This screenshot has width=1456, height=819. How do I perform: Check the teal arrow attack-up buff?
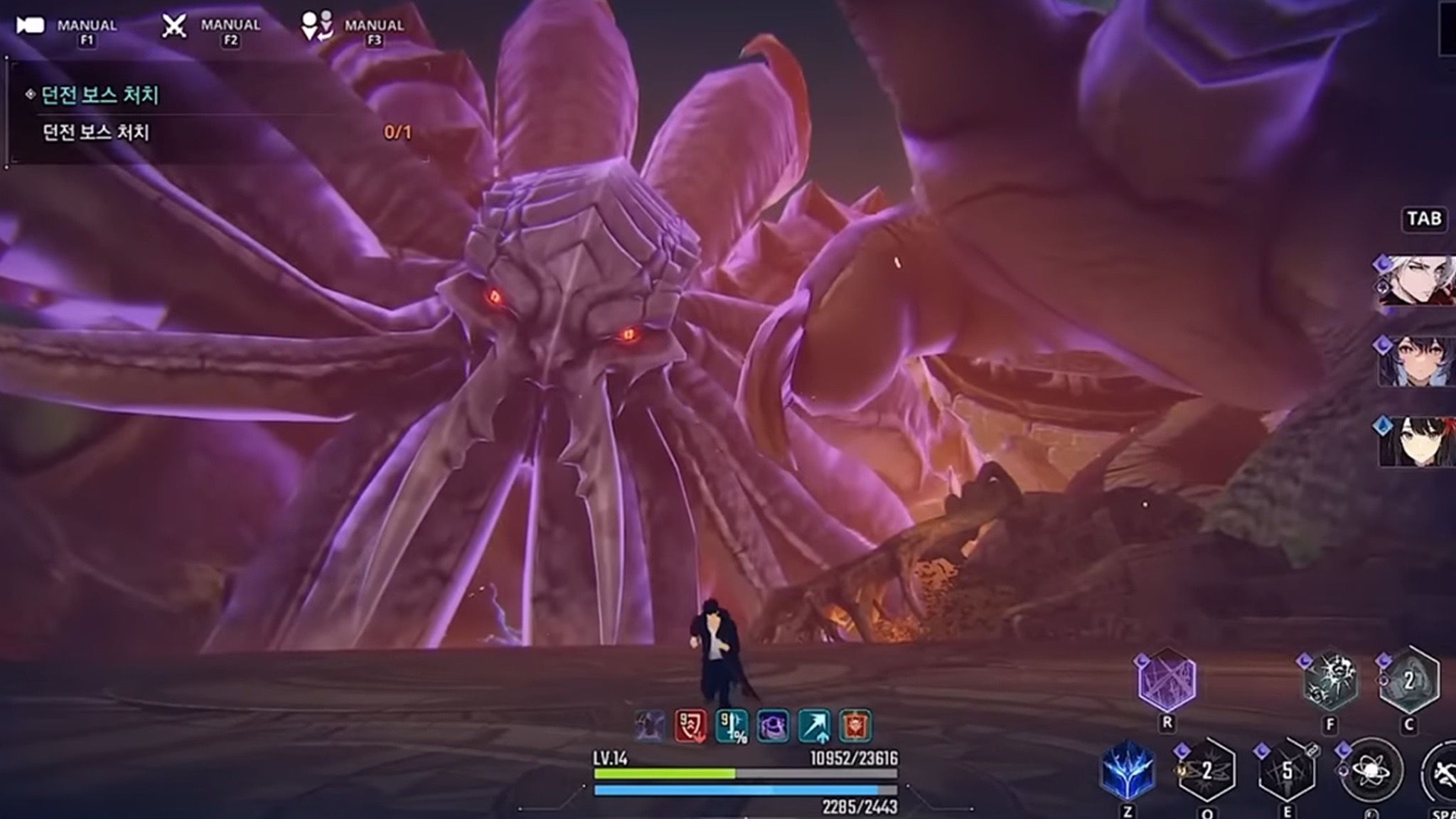(815, 727)
